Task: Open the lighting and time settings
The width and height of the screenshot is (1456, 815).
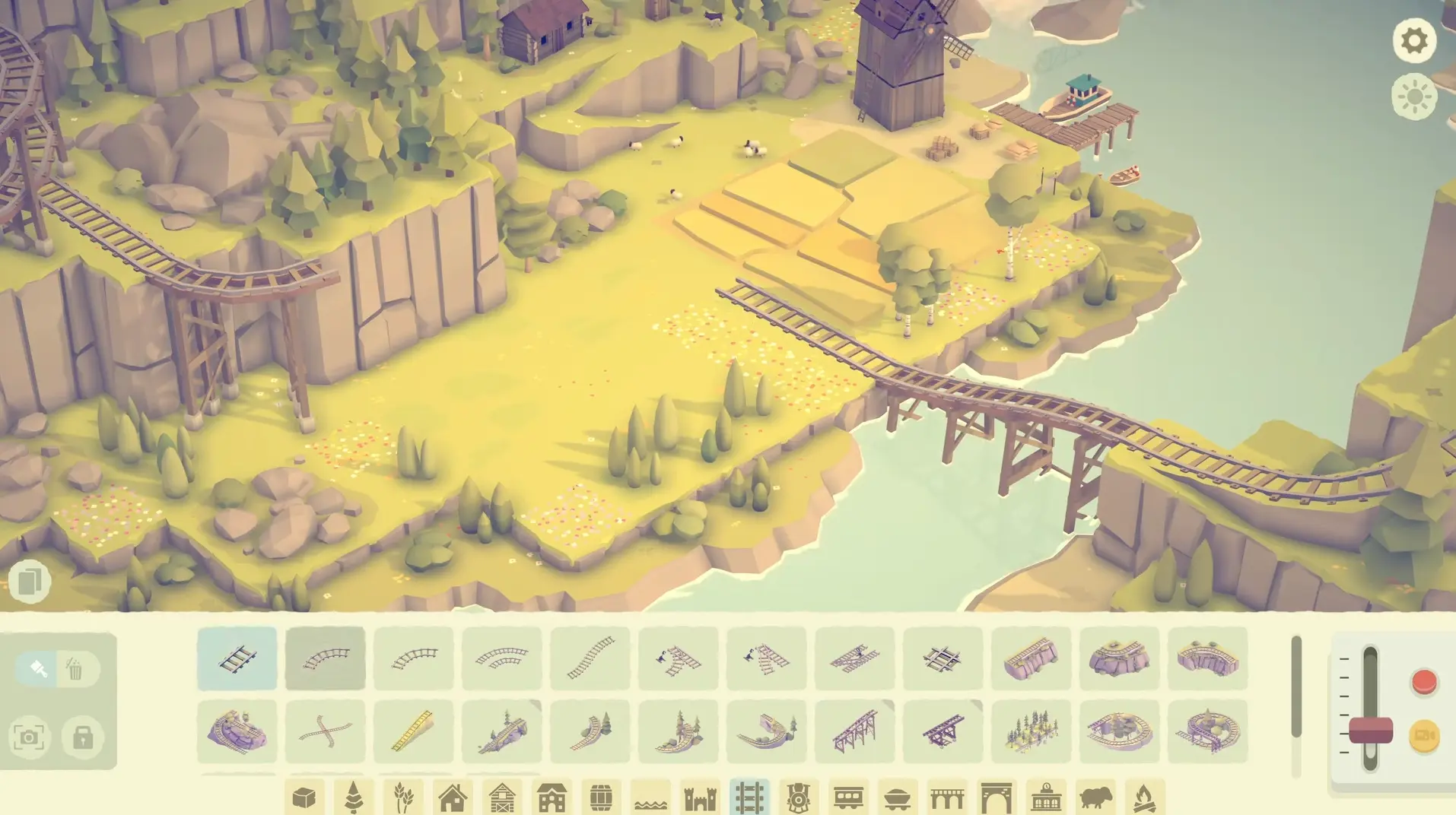Action: tap(1413, 97)
